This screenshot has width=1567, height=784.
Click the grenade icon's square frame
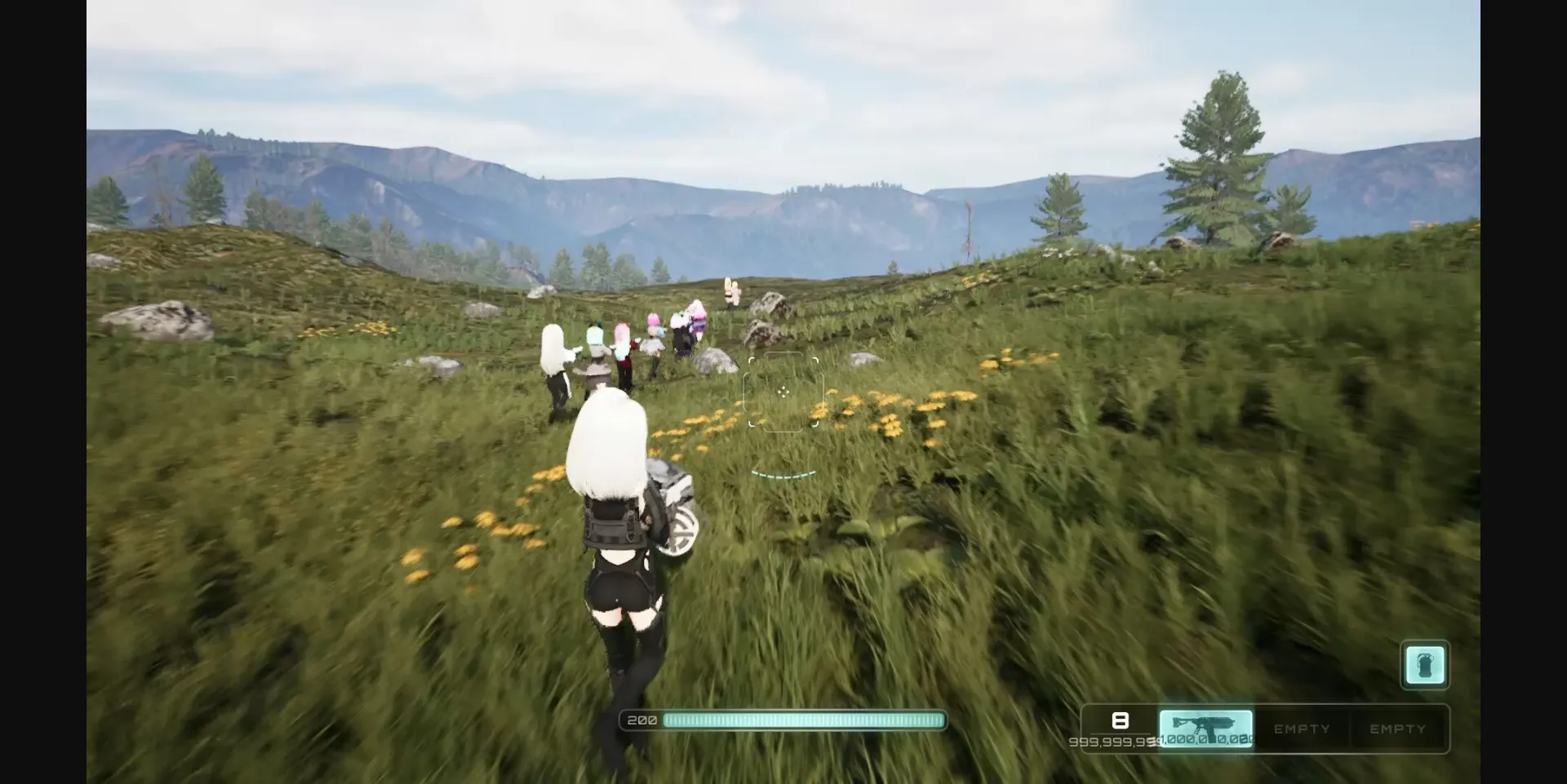[x=1425, y=664]
